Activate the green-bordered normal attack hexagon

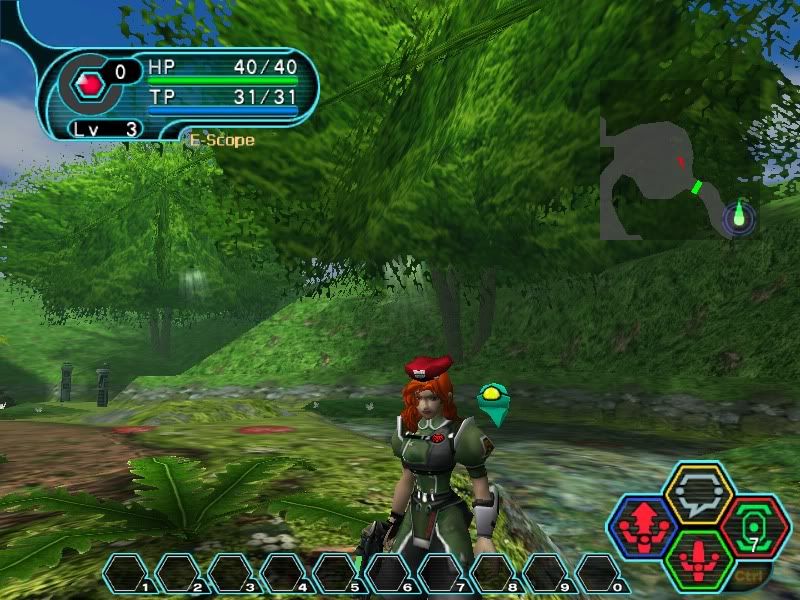click(699, 559)
